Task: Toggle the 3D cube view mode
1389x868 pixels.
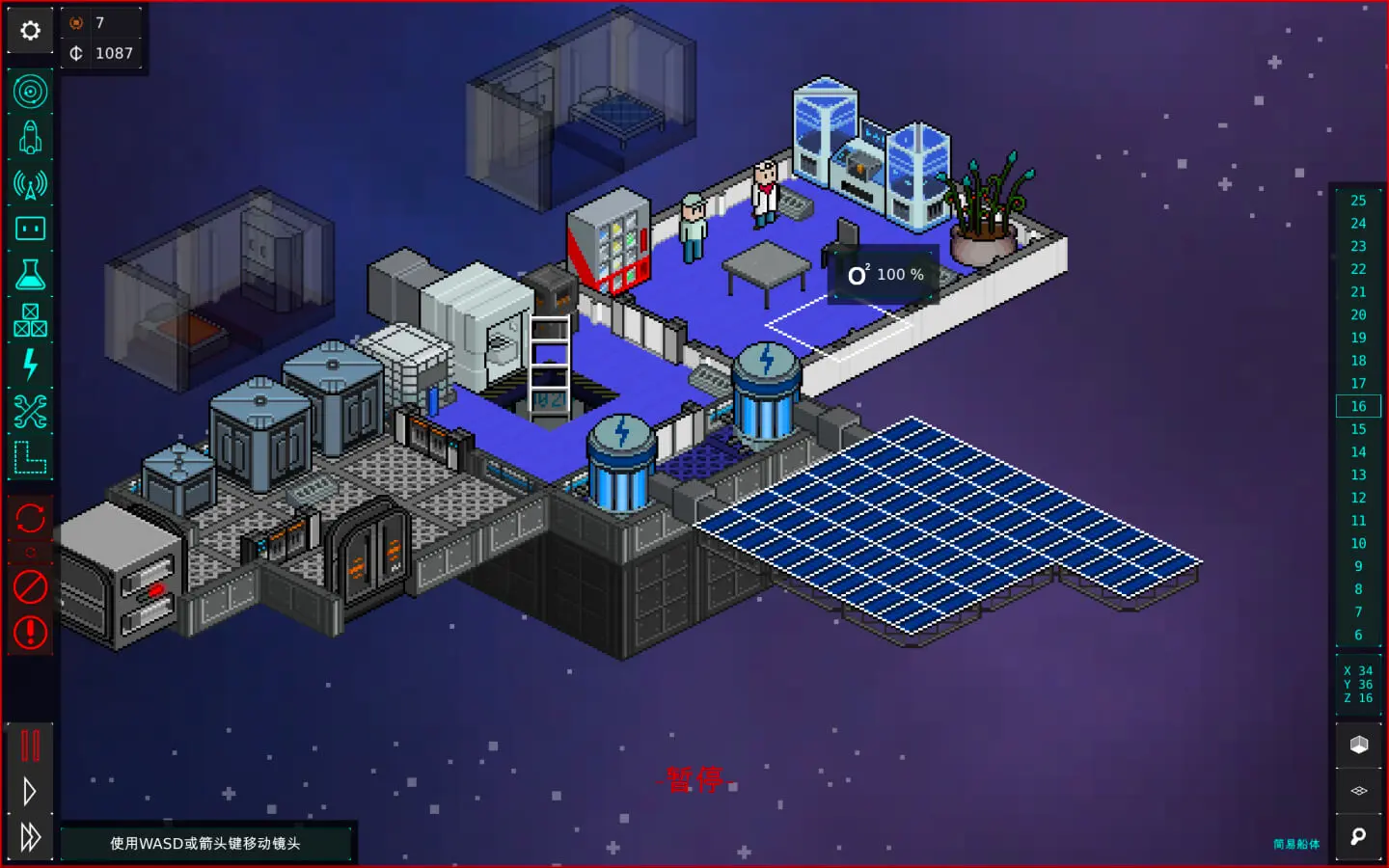Action: [x=1359, y=744]
